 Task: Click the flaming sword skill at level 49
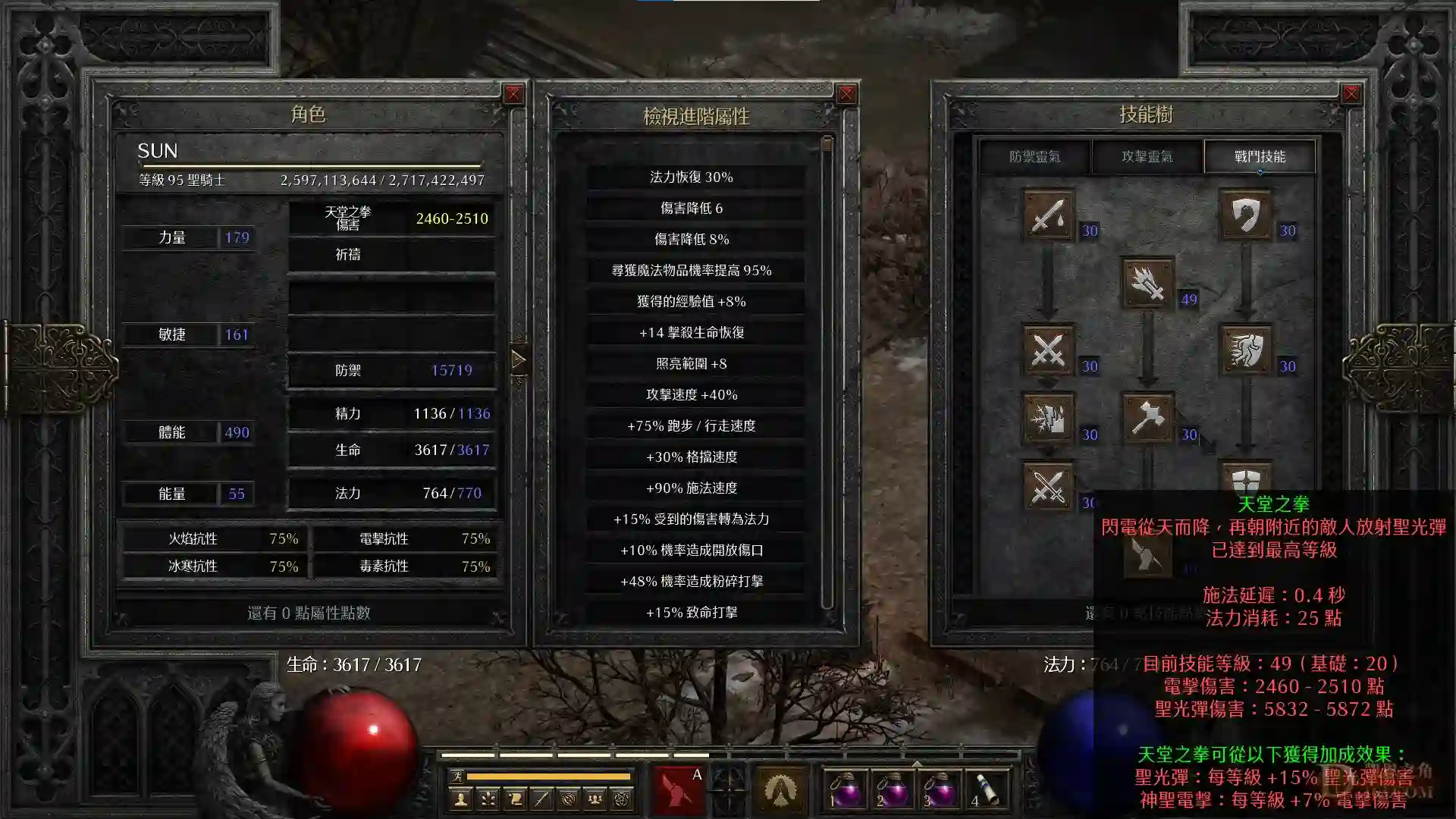pyautogui.click(x=1147, y=283)
